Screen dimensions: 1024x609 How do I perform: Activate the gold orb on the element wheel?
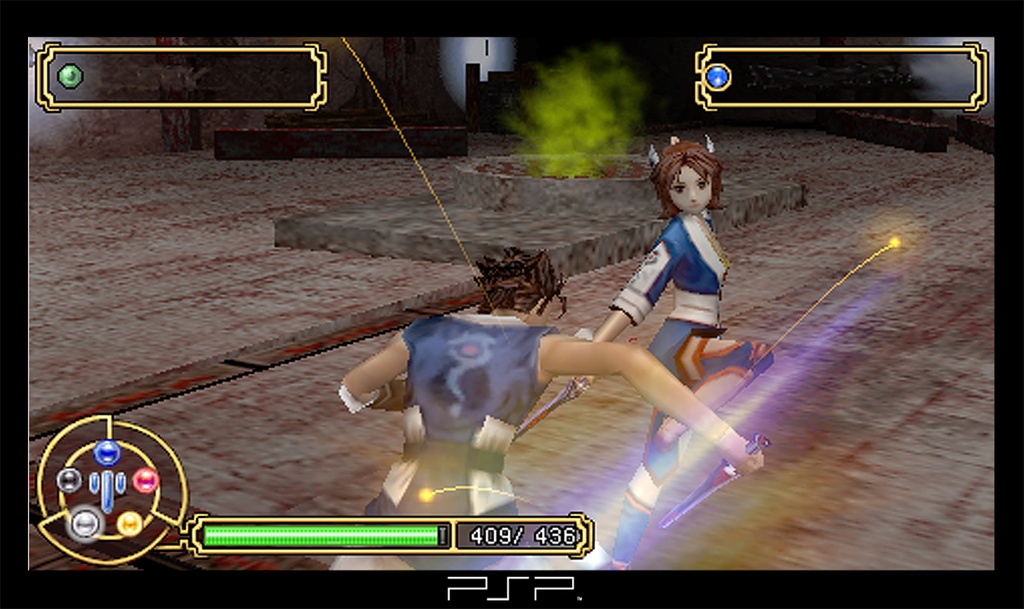click(x=129, y=523)
